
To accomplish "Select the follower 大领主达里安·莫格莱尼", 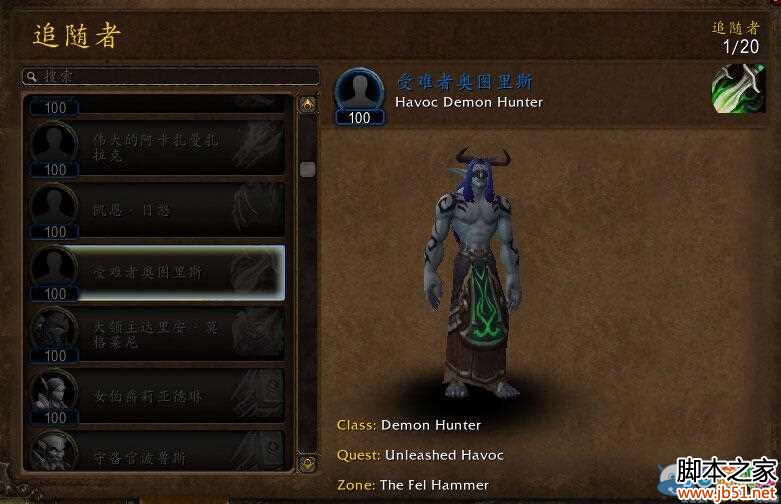I will [x=155, y=333].
